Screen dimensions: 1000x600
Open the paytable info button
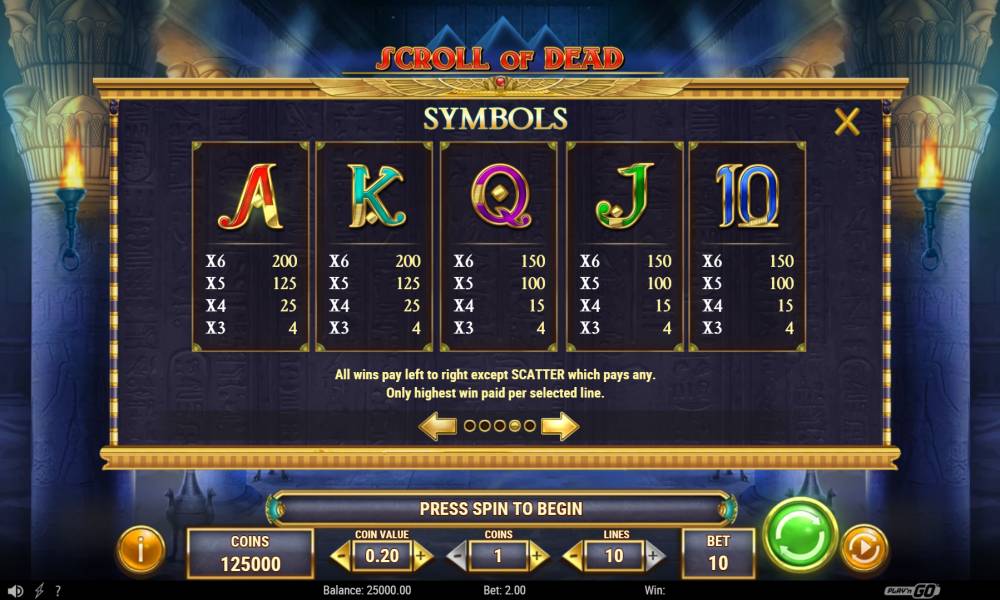tap(141, 548)
